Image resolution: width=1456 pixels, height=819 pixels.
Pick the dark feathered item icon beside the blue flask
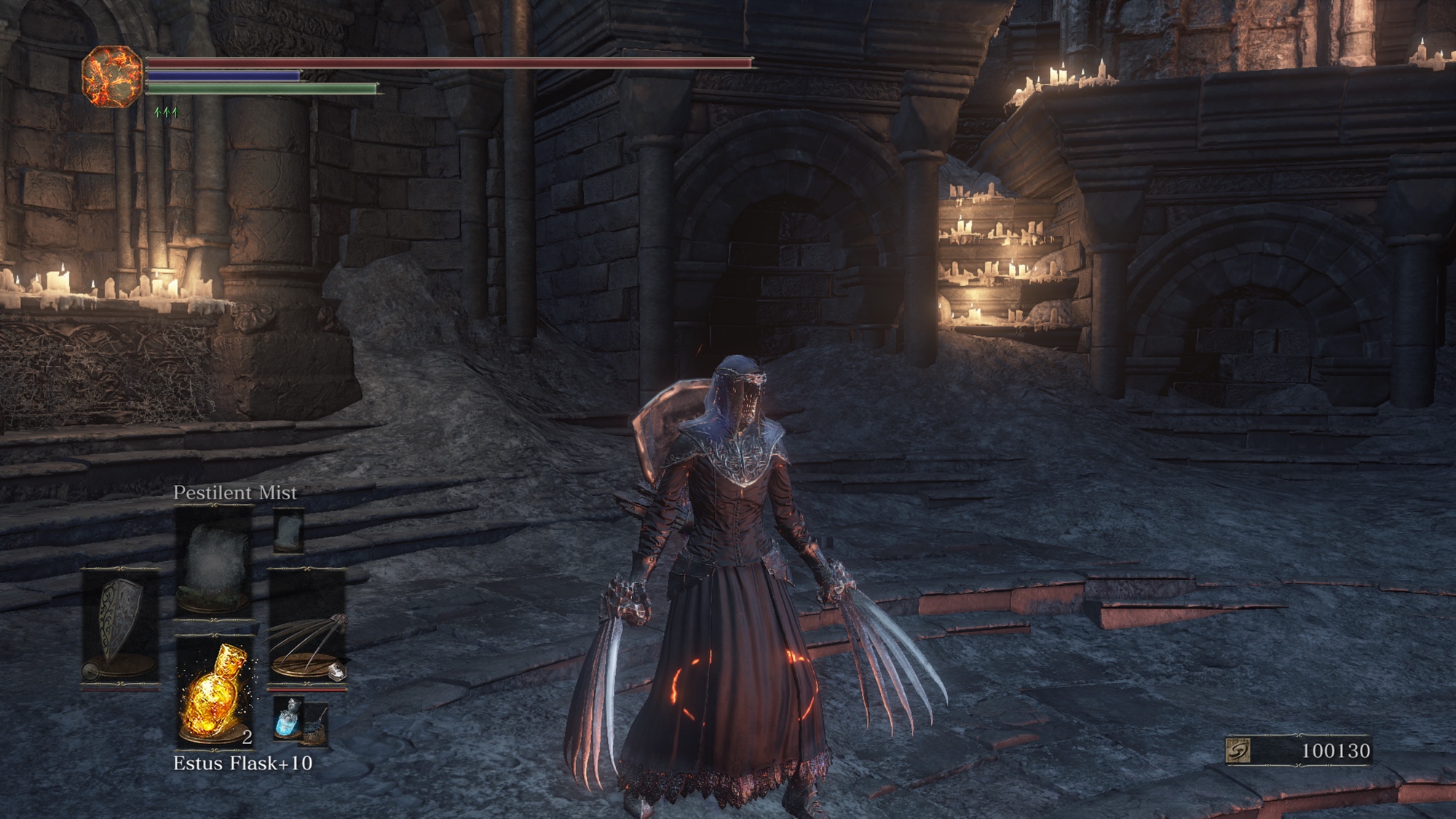point(316,726)
